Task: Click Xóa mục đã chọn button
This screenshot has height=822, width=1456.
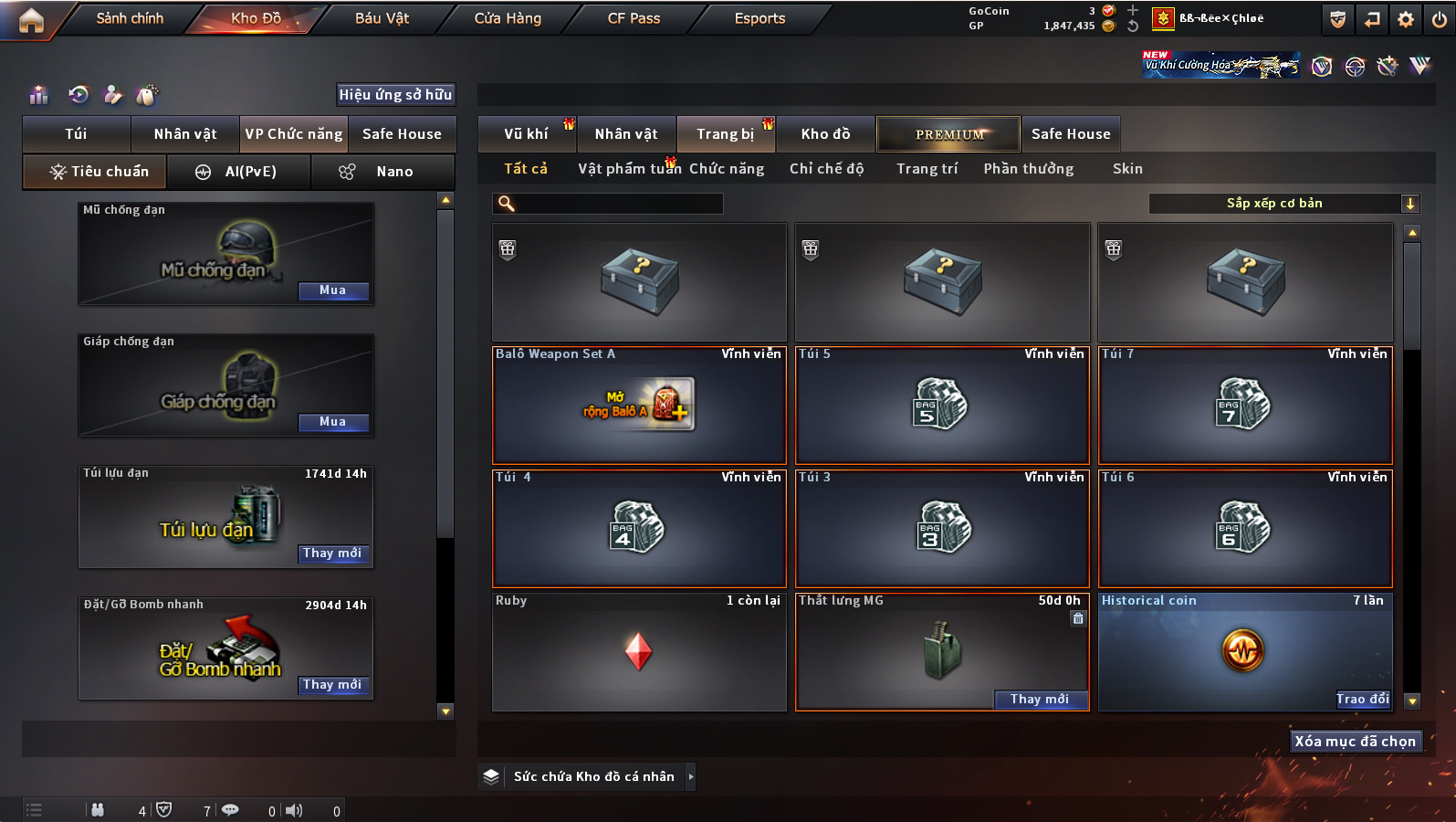Action: click(x=1355, y=742)
